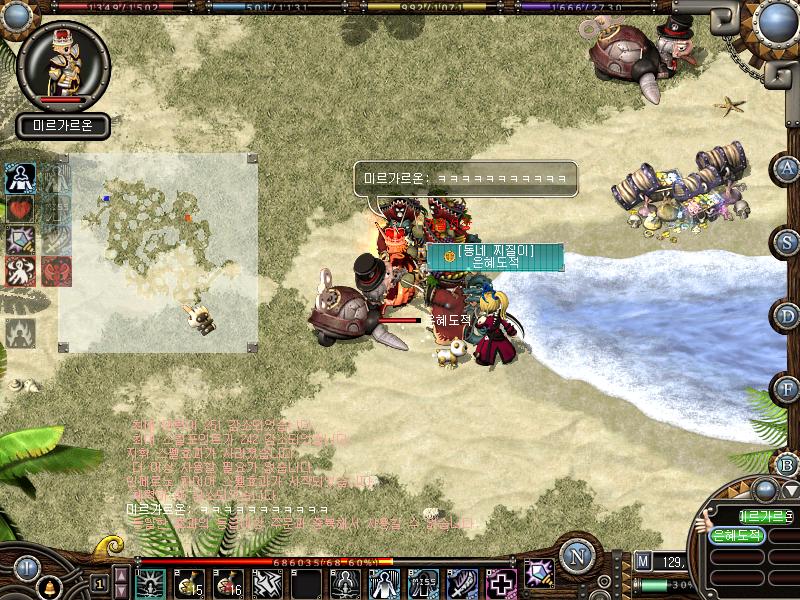Select 미르가르온 character portrait
The width and height of the screenshot is (800, 600).
coord(62,66)
